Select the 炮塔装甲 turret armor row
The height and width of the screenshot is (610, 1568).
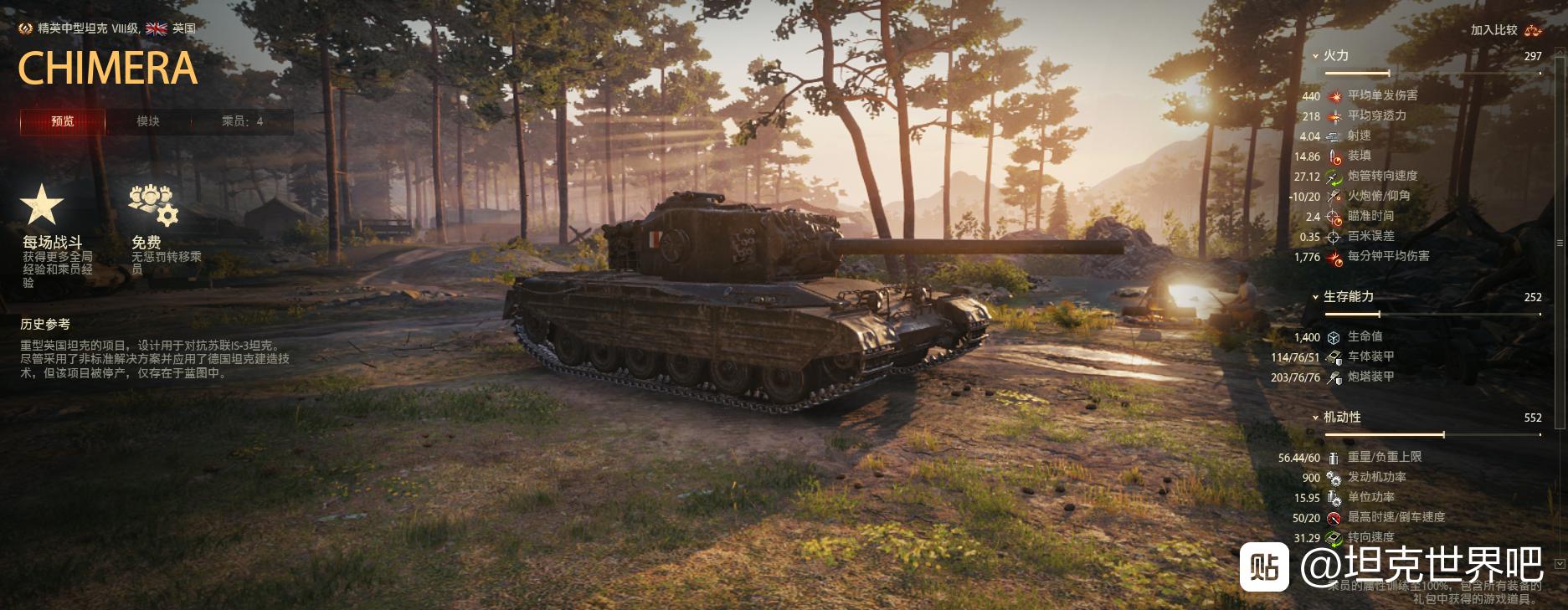(1370, 377)
